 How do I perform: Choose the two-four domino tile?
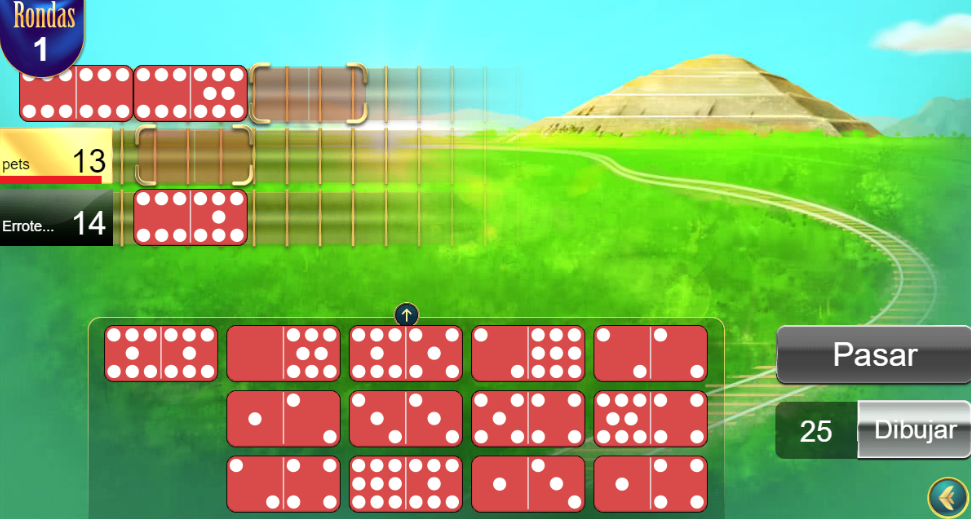tap(283, 484)
